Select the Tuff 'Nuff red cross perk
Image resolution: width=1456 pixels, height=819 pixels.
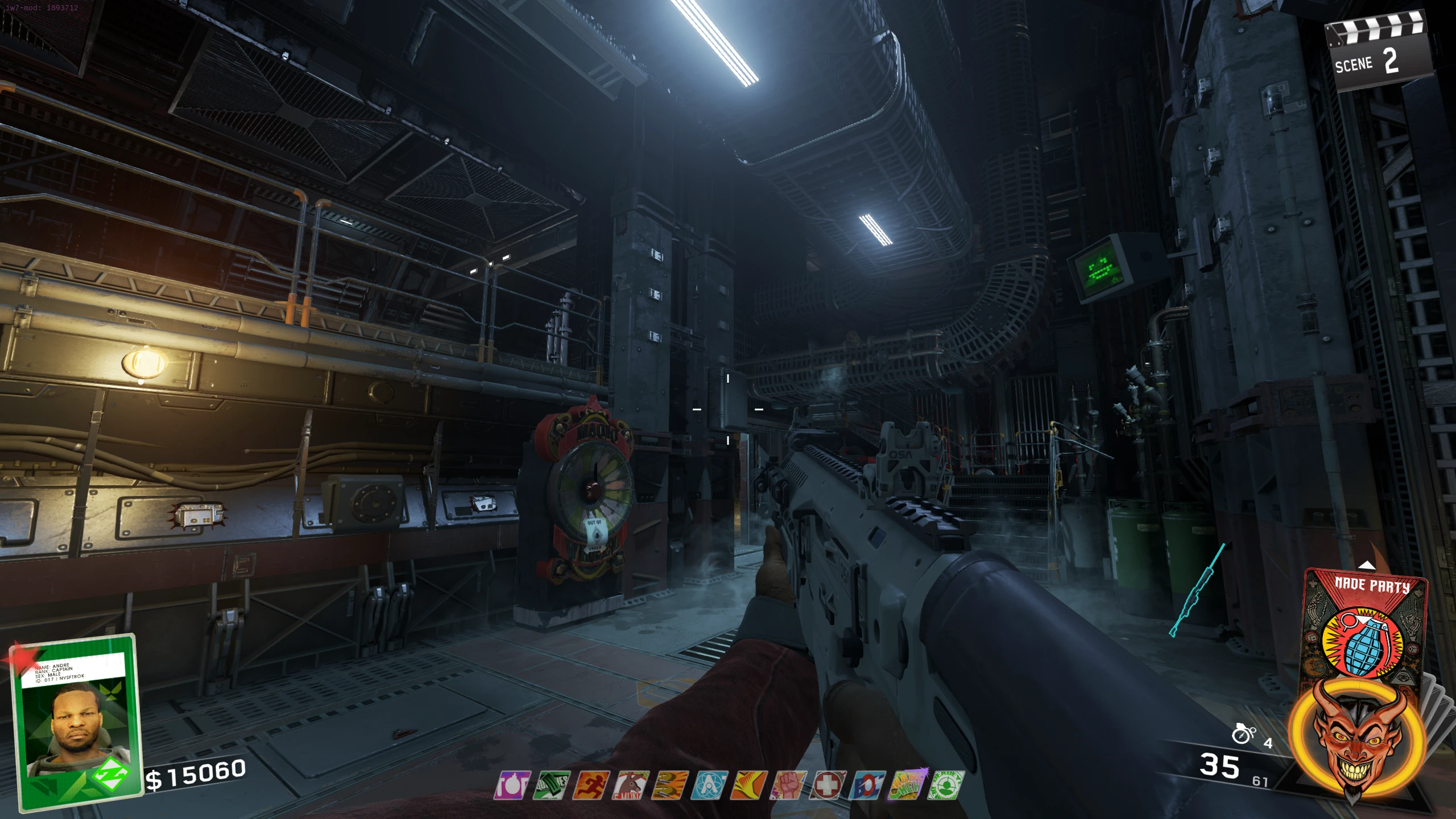pyautogui.click(x=828, y=785)
